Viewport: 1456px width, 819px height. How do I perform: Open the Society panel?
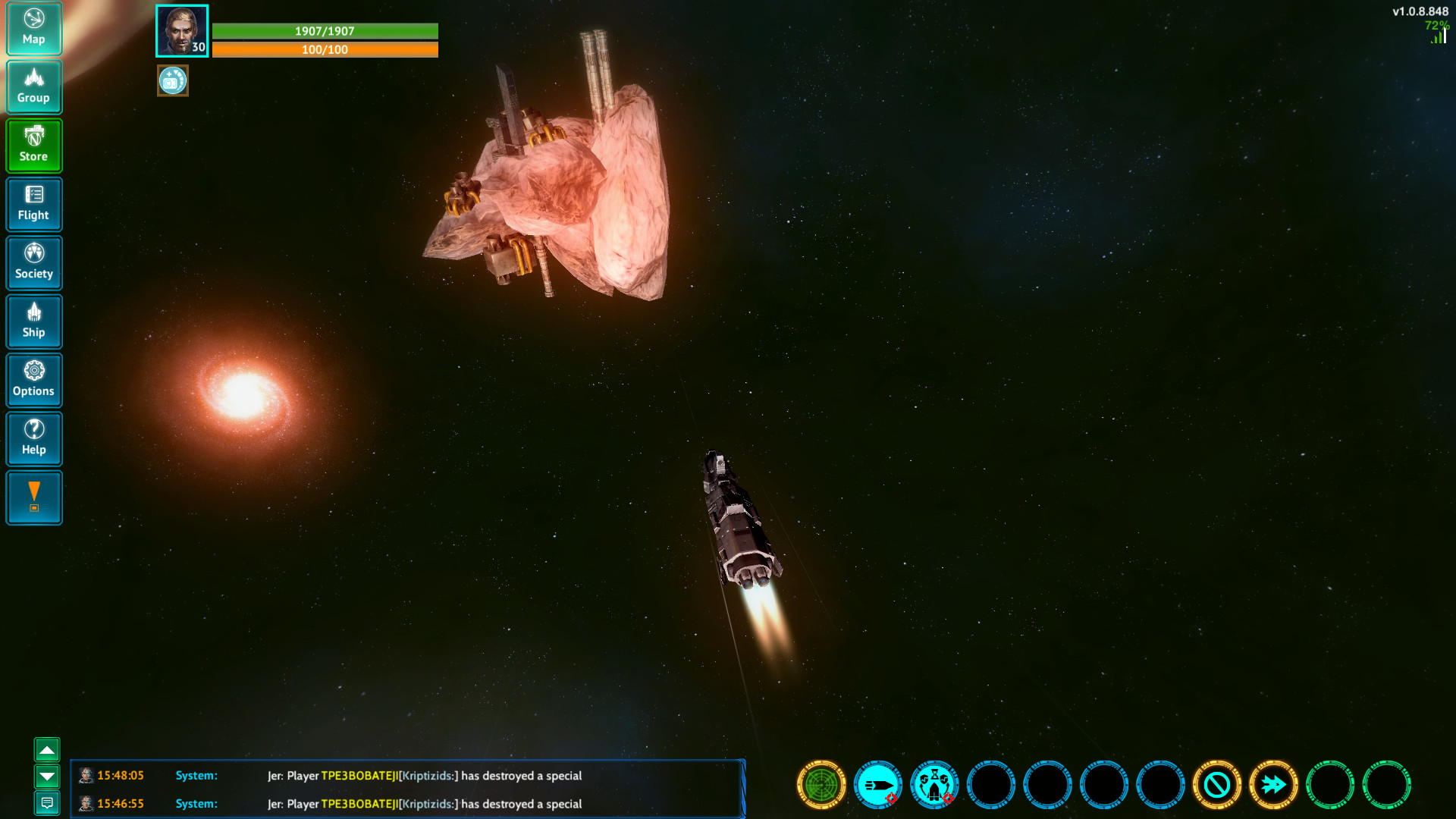(33, 262)
